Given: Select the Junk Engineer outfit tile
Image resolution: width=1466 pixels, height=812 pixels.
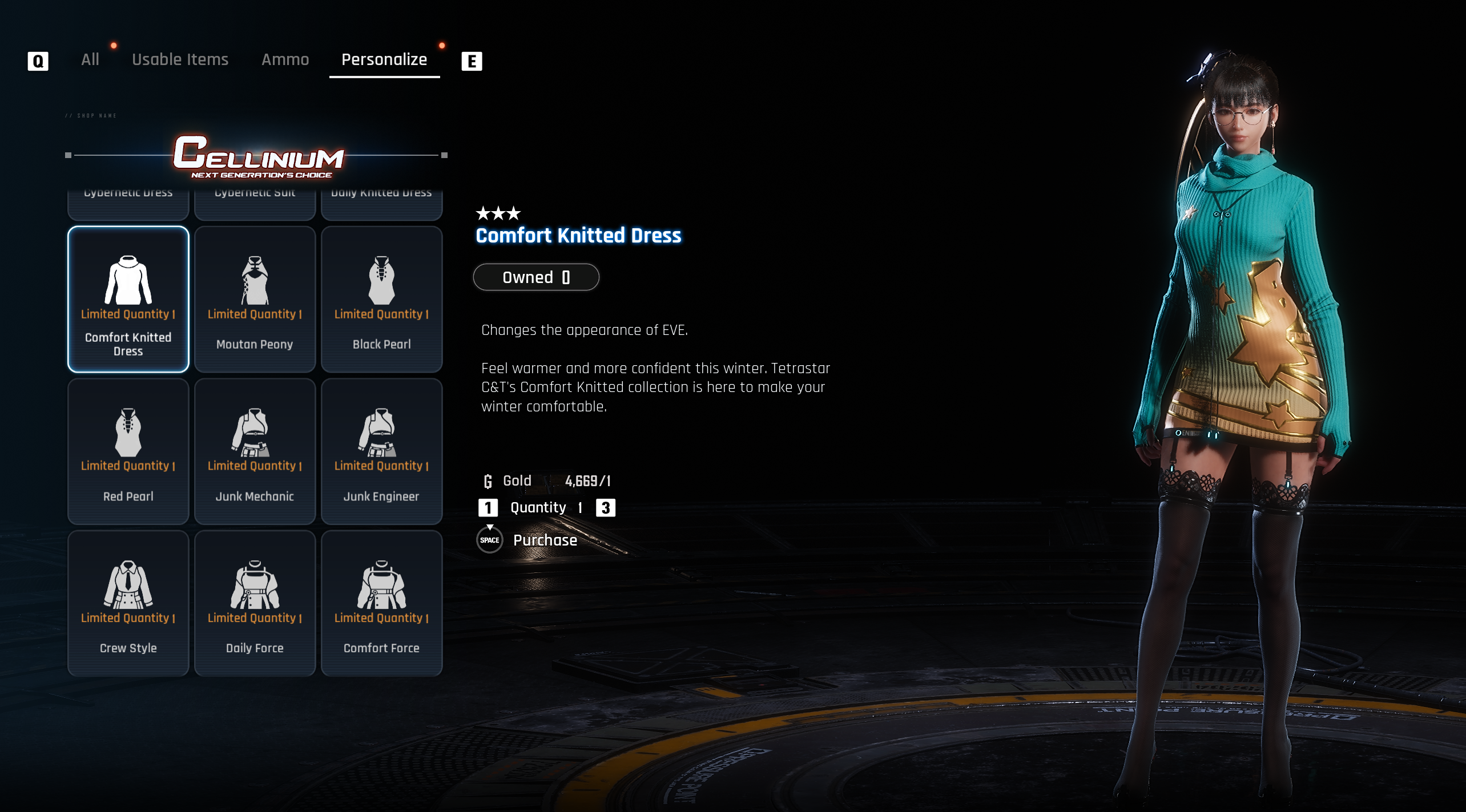Looking at the screenshot, I should (x=381, y=451).
